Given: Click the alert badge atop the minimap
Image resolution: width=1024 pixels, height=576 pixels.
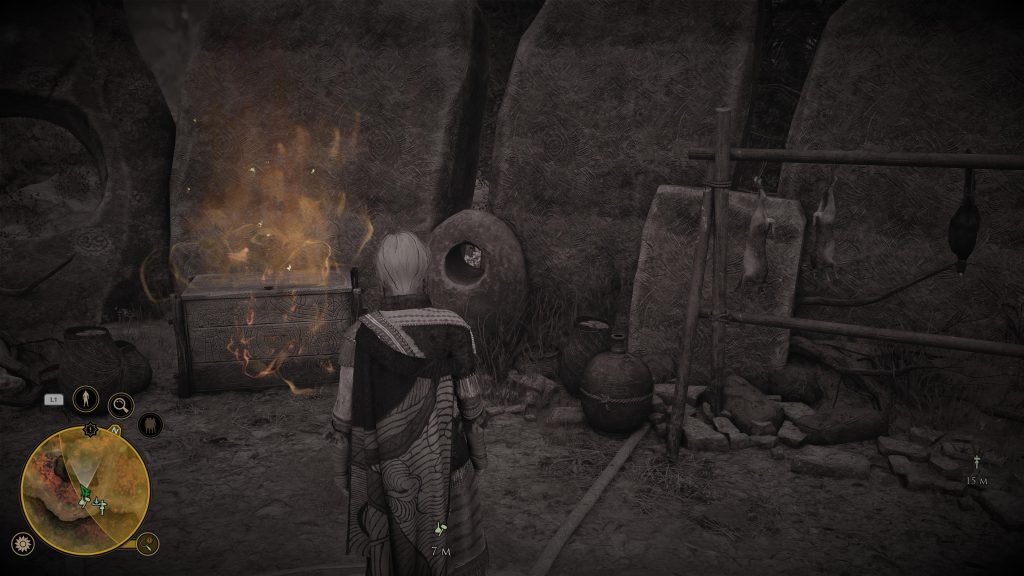Looking at the screenshot, I should (91, 429).
